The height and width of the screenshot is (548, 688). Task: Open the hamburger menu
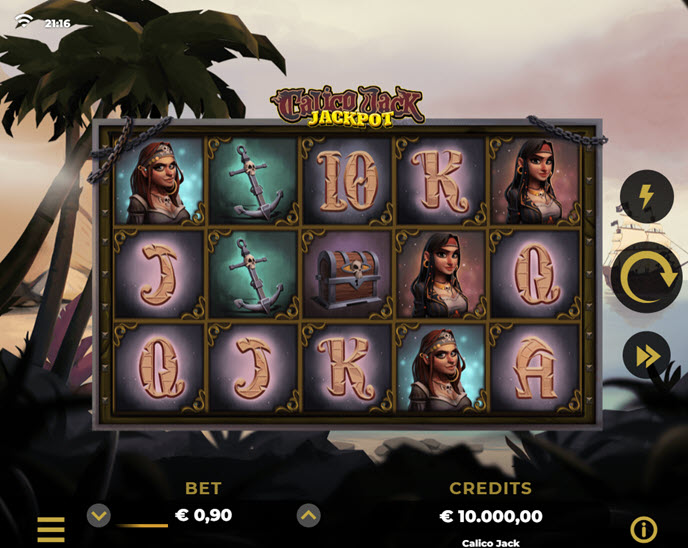[x=51, y=529]
